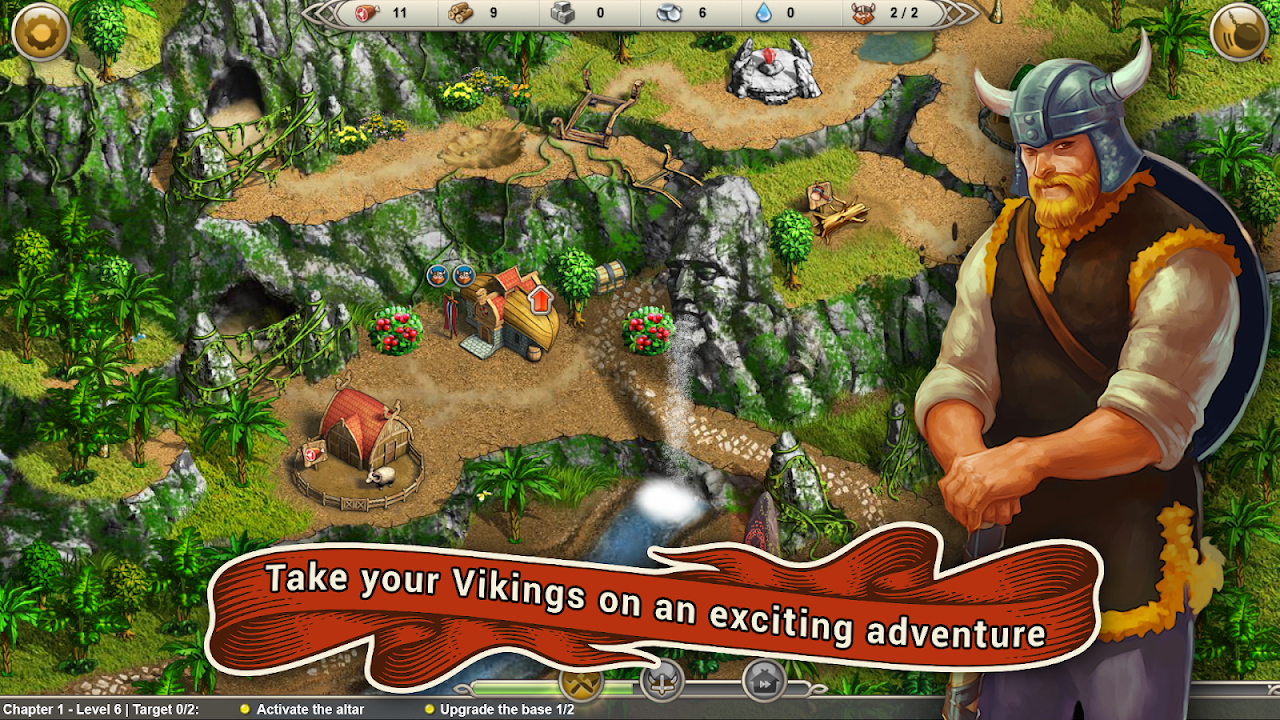Open the gear settings button

(41, 33)
